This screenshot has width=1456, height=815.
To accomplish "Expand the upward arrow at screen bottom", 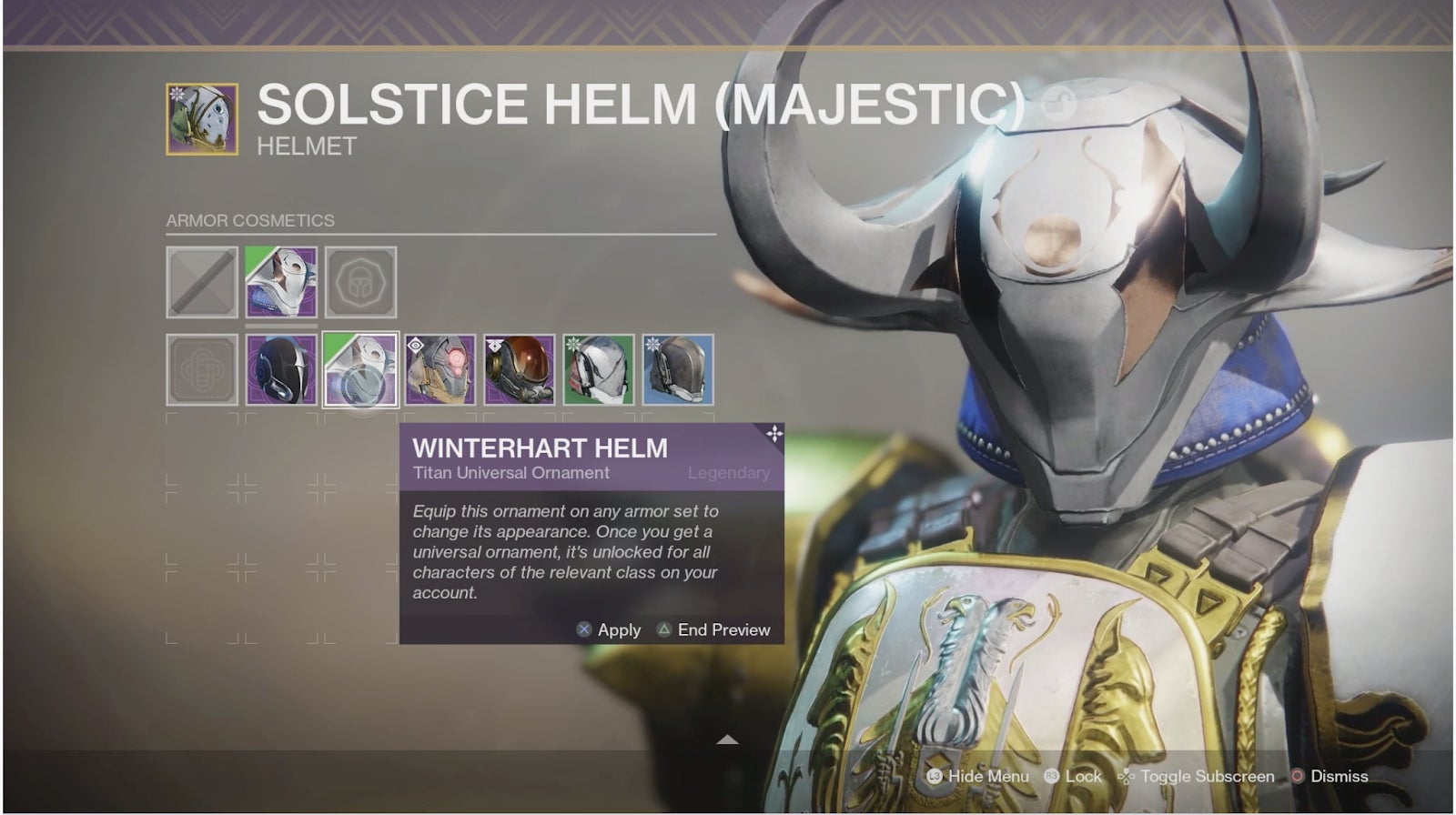I will [727, 740].
